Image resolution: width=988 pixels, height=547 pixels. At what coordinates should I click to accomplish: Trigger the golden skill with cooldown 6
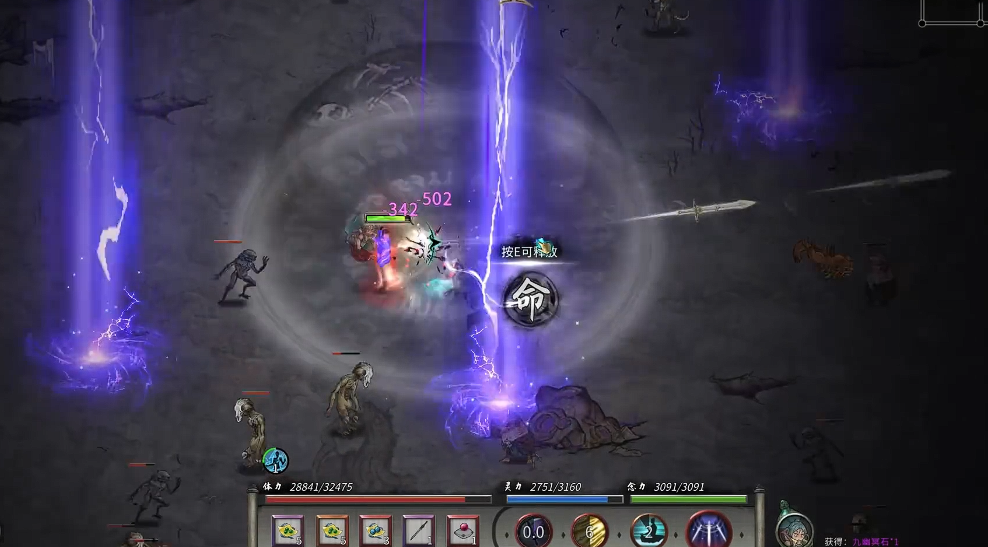coord(590,531)
